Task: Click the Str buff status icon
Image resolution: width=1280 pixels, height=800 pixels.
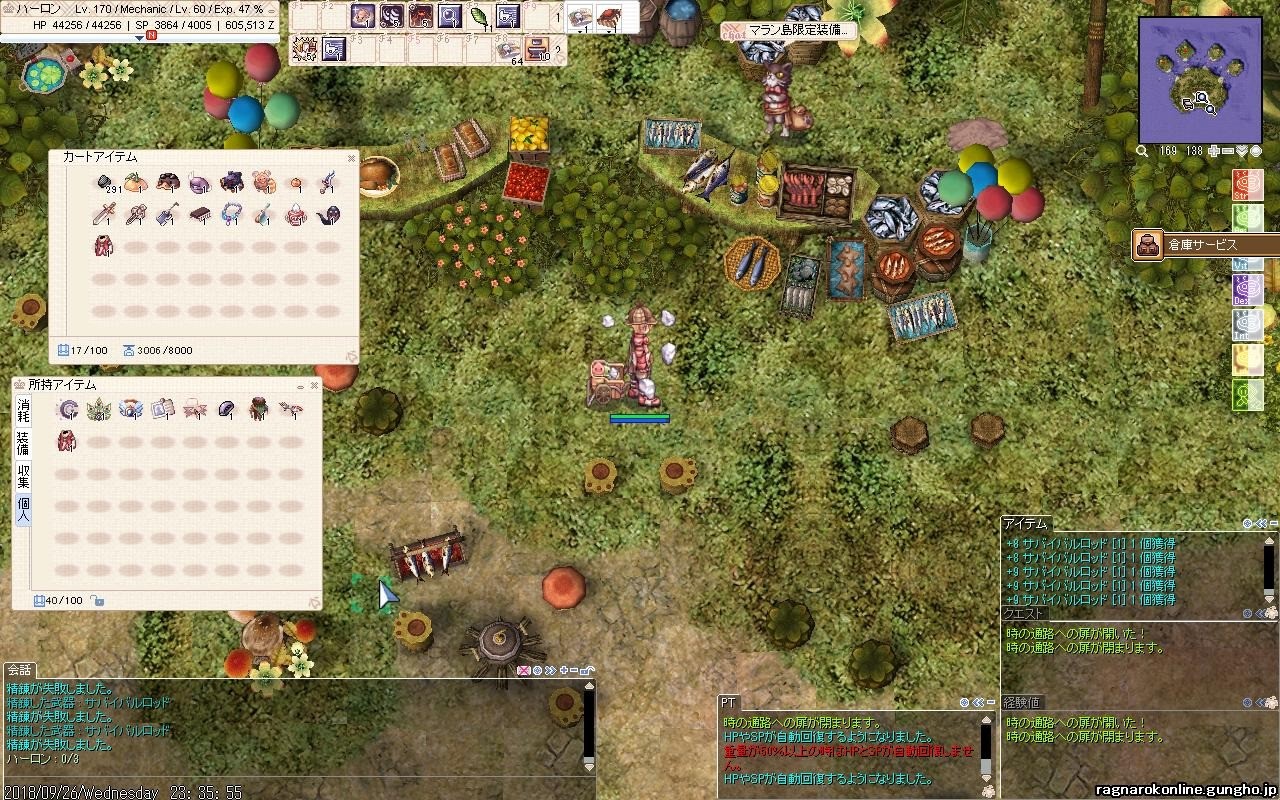Action: tap(1247, 186)
